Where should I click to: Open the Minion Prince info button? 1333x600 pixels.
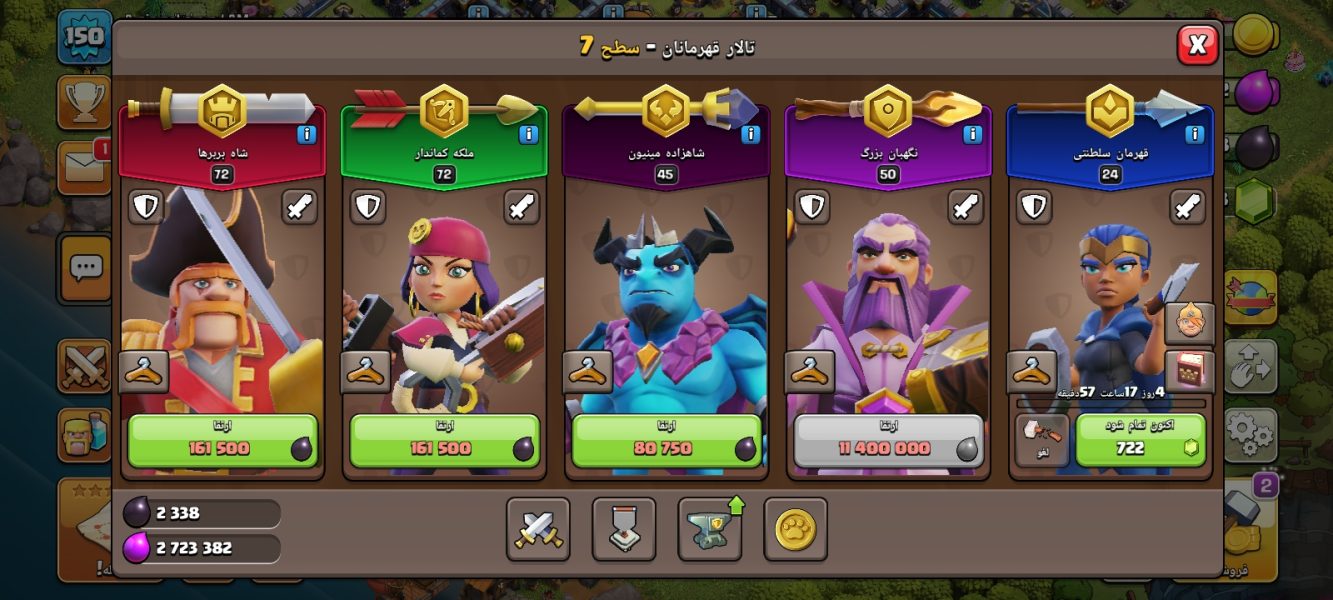(x=751, y=135)
